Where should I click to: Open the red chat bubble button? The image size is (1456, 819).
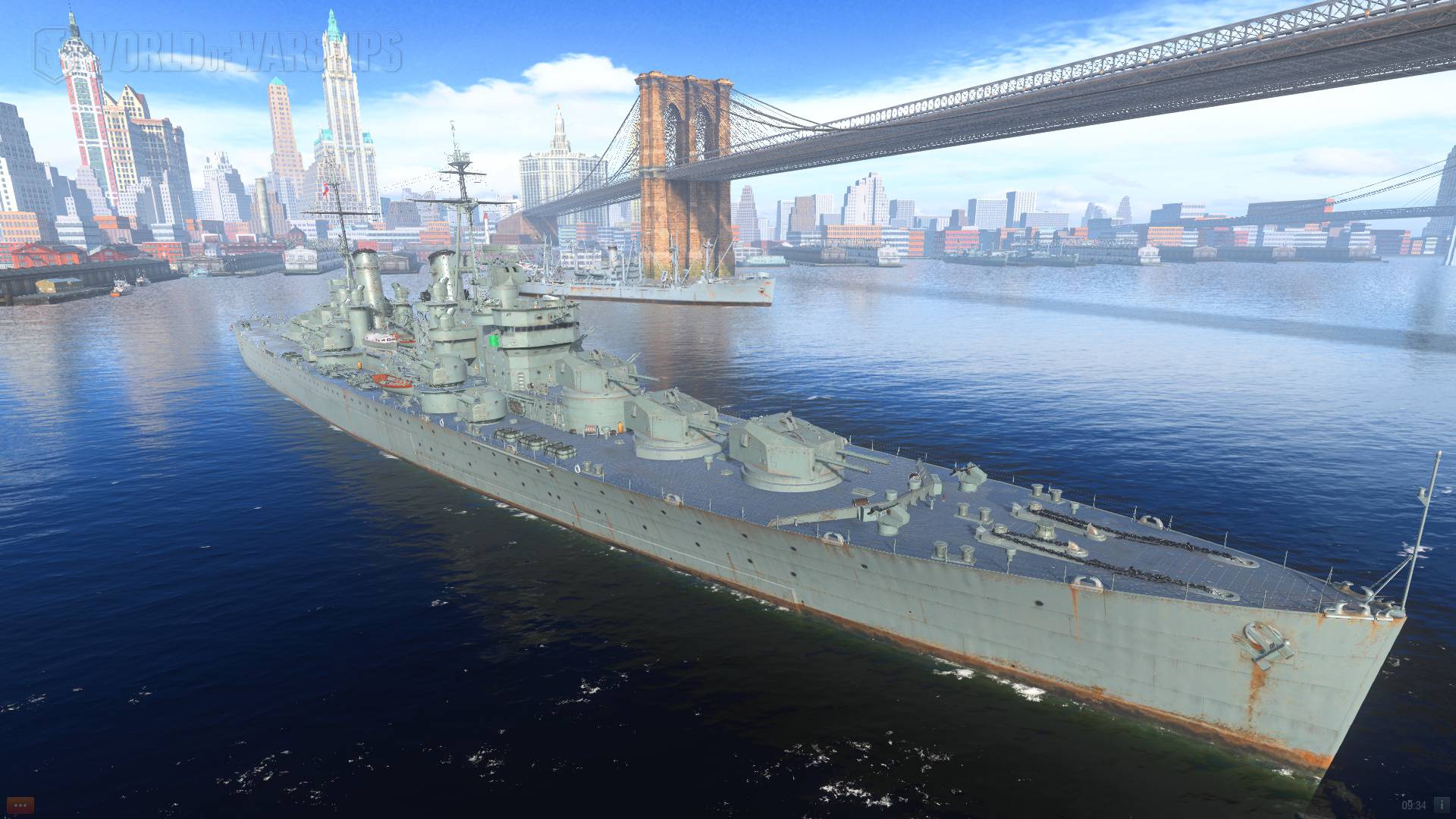coord(20,805)
